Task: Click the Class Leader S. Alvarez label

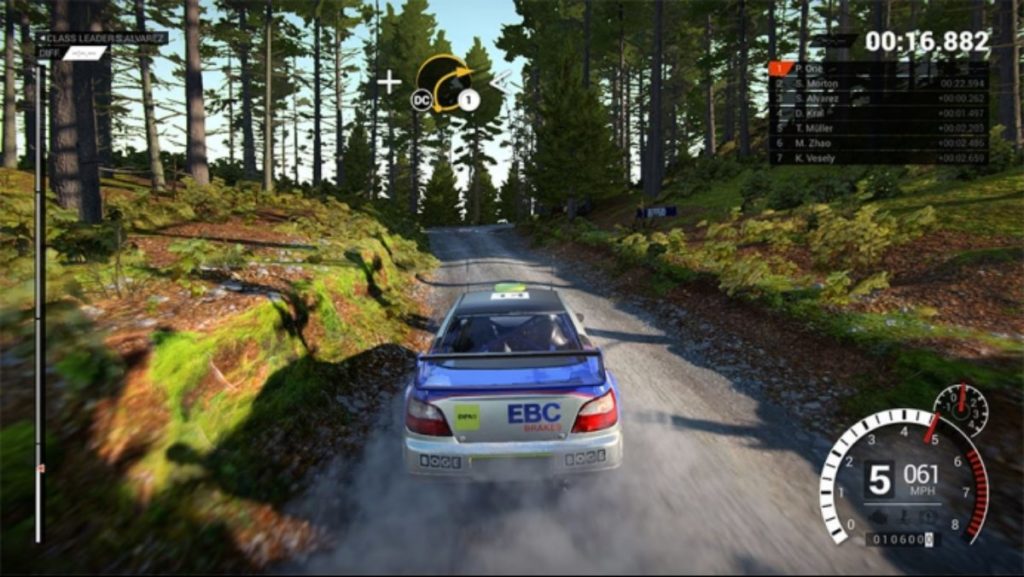Action: tap(103, 38)
